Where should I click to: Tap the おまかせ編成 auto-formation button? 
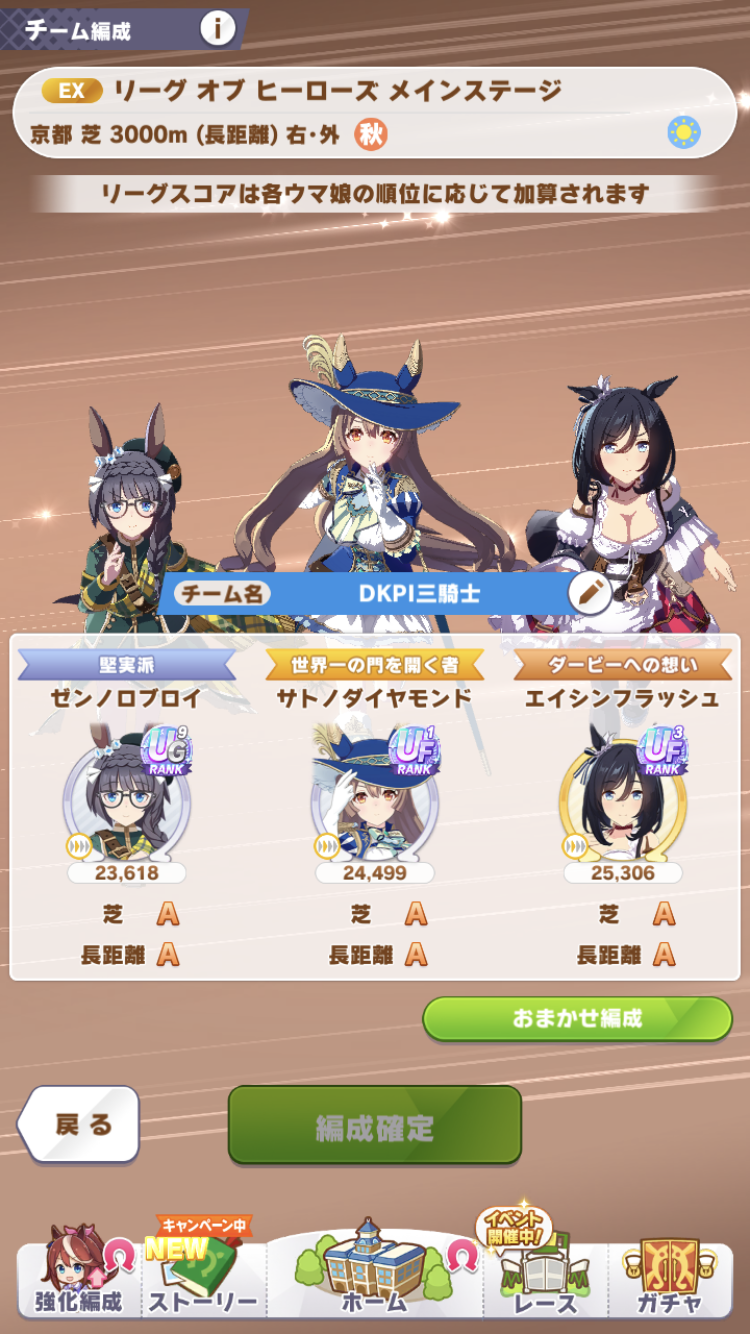click(x=577, y=1019)
